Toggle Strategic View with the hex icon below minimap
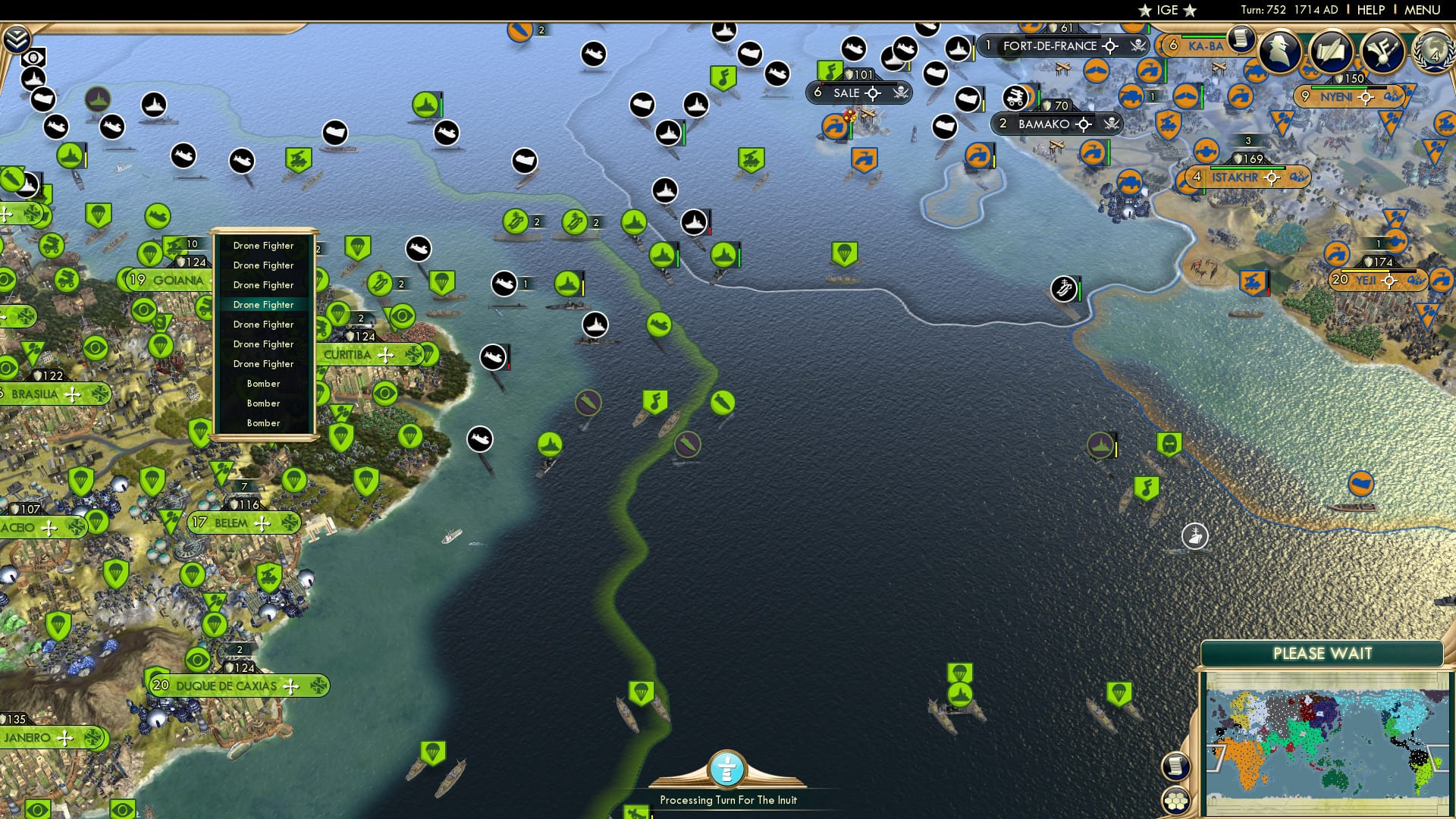The image size is (1456, 819). tap(1175, 801)
